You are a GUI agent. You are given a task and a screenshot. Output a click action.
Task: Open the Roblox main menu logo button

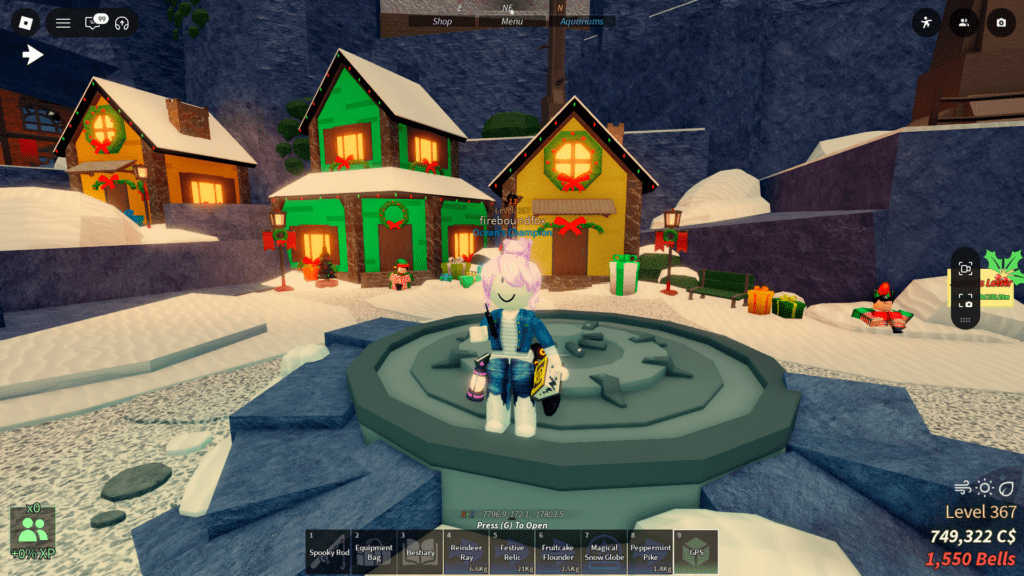click(26, 22)
